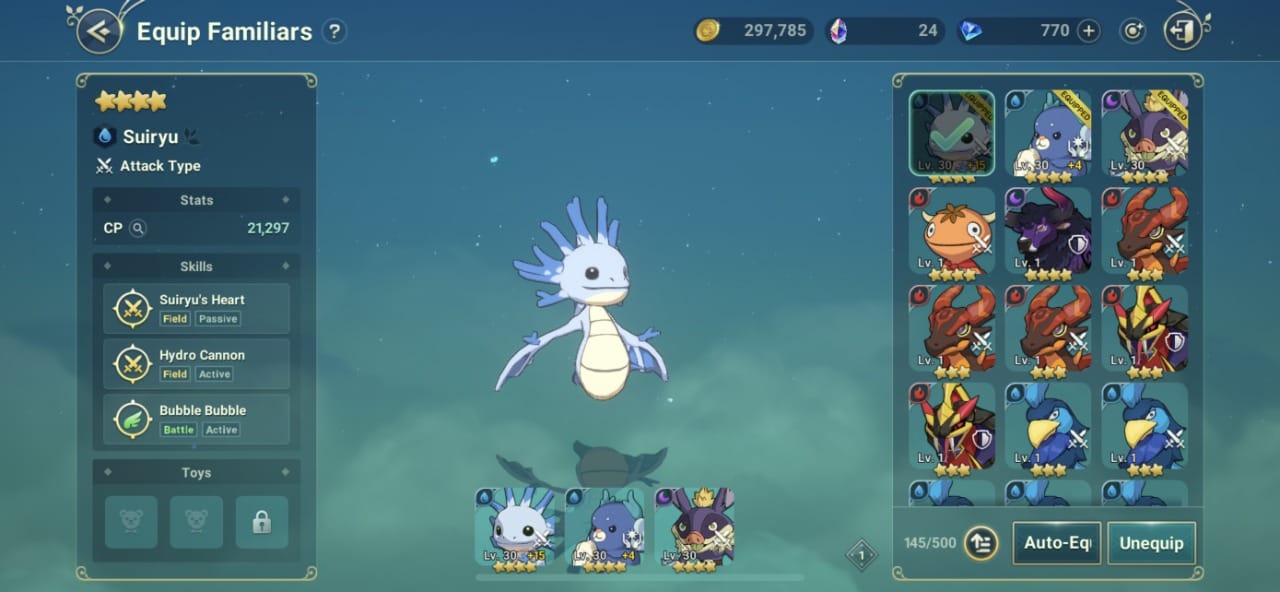Pick the checkmarked Suiryu in the familiar list
1280x592 pixels.
click(x=952, y=134)
